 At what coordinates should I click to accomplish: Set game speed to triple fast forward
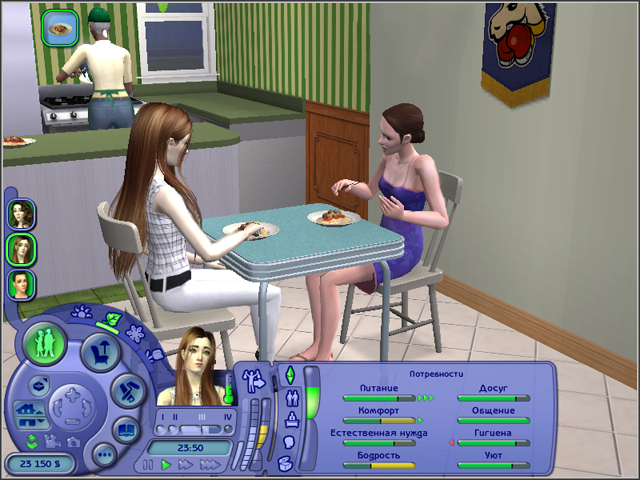[210, 465]
